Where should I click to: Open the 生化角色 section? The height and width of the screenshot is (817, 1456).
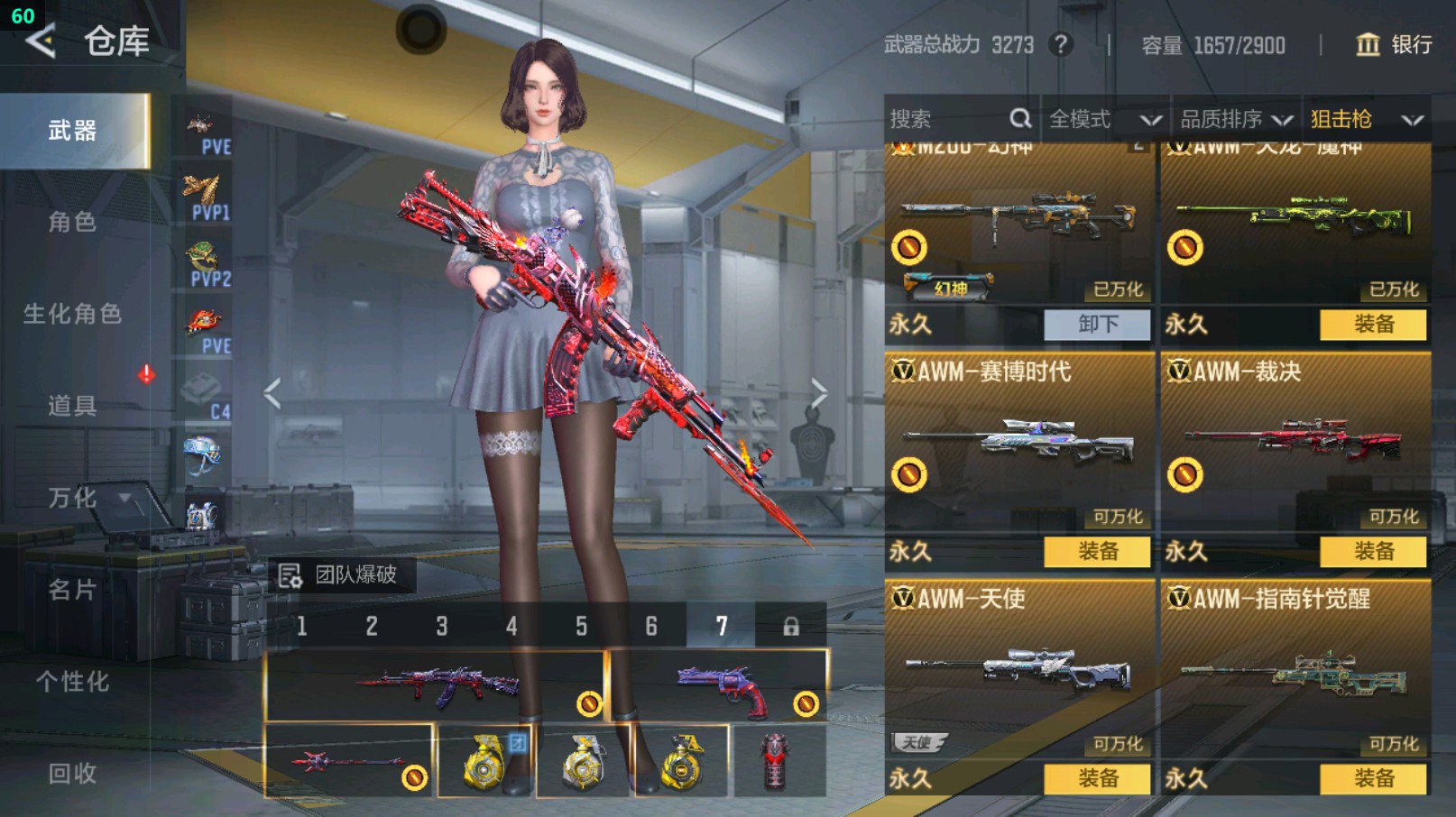coord(73,314)
